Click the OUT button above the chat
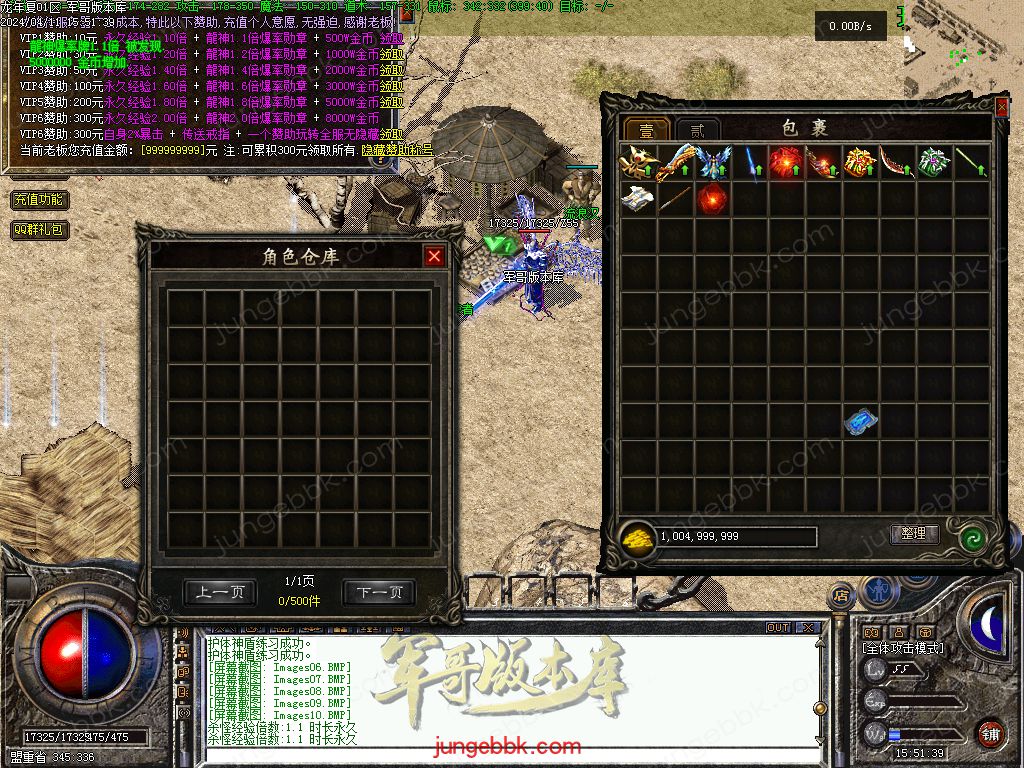Viewport: 1024px width, 768px height. (778, 628)
